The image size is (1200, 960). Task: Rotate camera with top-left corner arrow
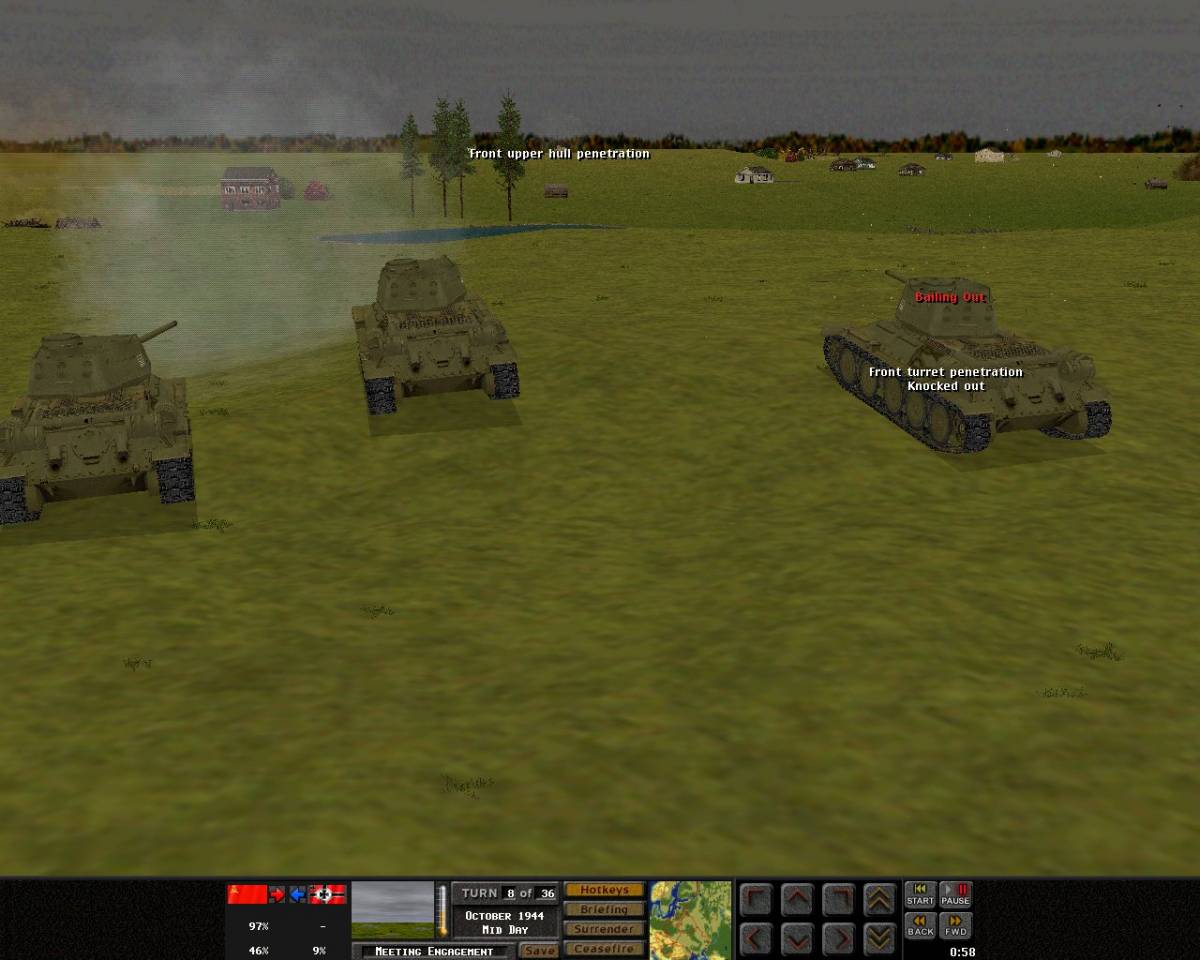(757, 900)
